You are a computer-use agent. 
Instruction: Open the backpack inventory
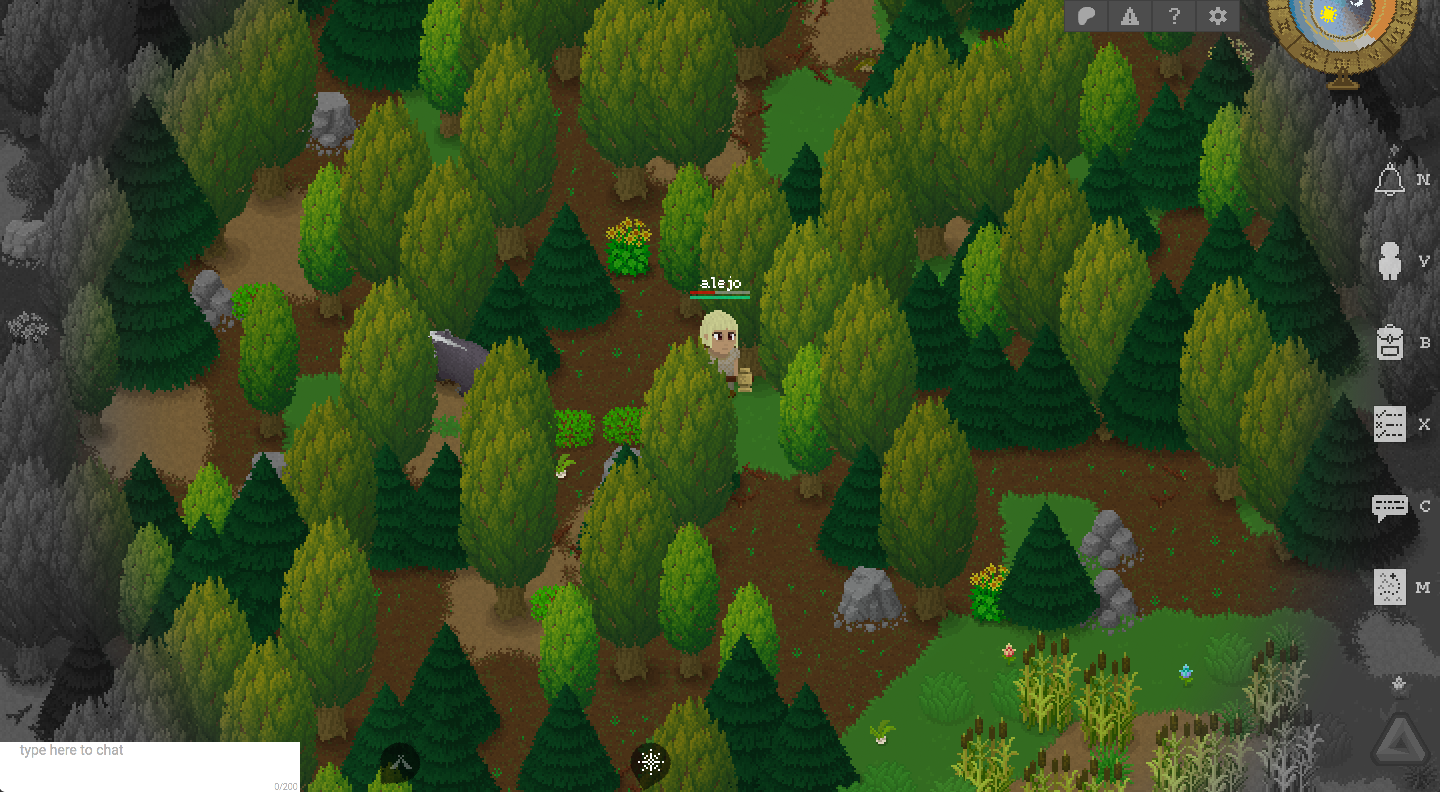pos(1389,342)
